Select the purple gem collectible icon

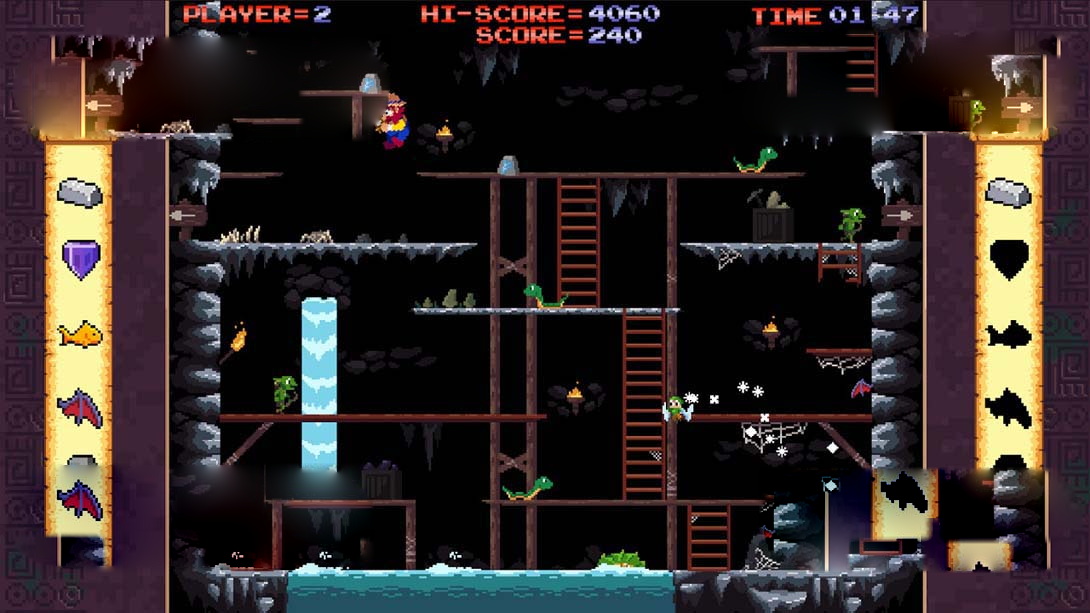[80, 259]
